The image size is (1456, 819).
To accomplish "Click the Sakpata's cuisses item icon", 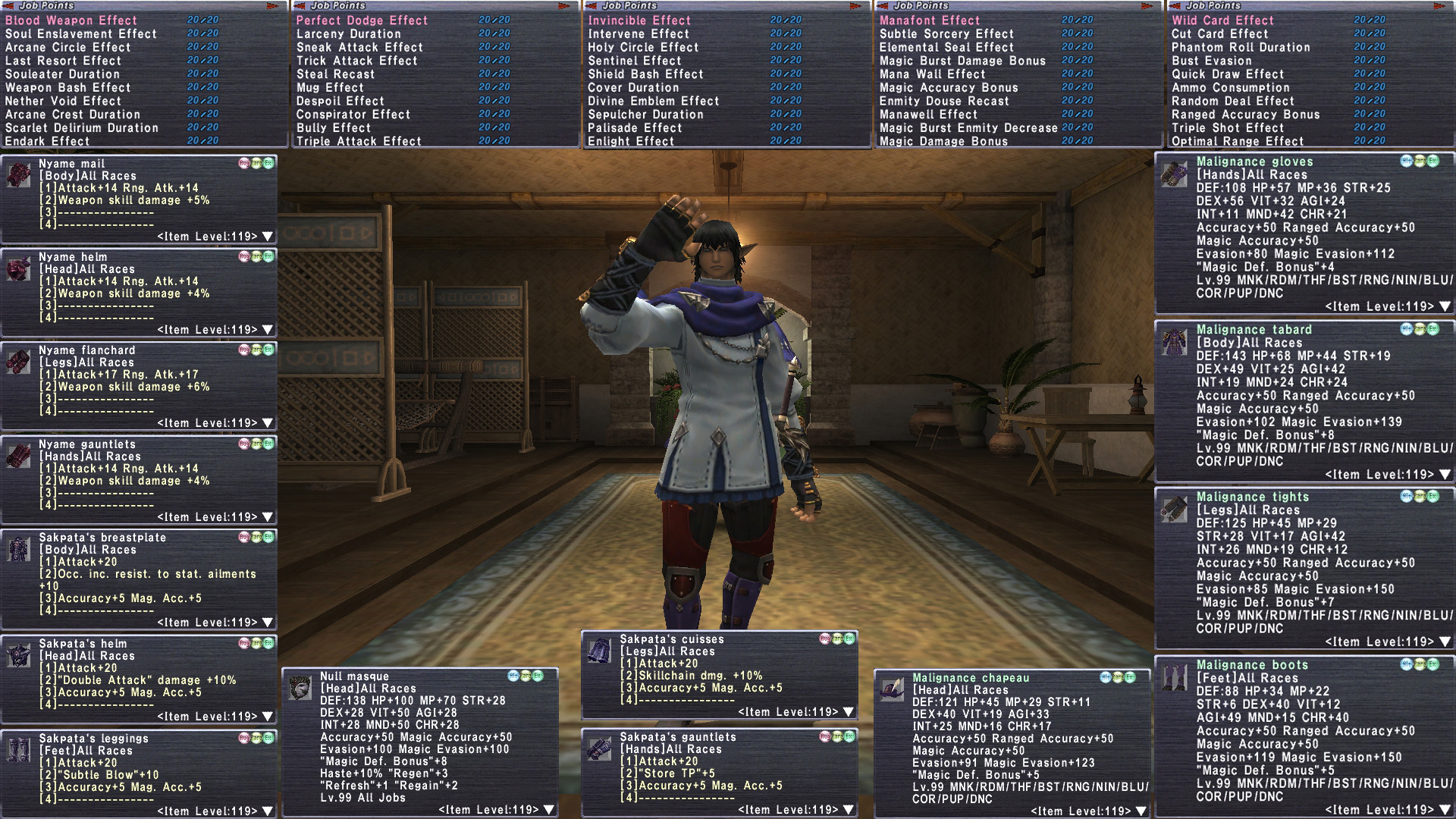I will click(x=600, y=651).
